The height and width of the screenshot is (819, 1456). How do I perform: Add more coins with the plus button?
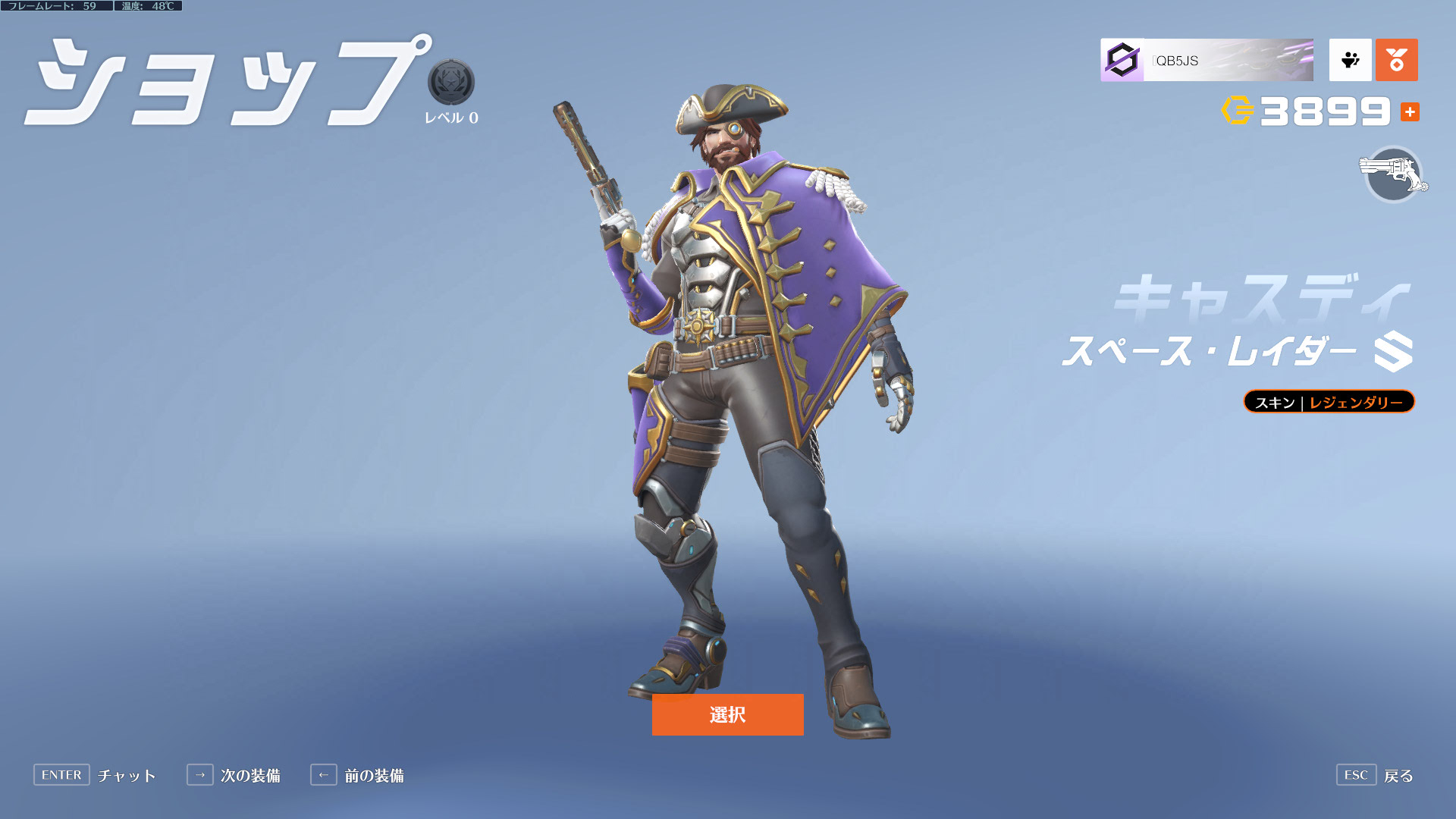1410,112
